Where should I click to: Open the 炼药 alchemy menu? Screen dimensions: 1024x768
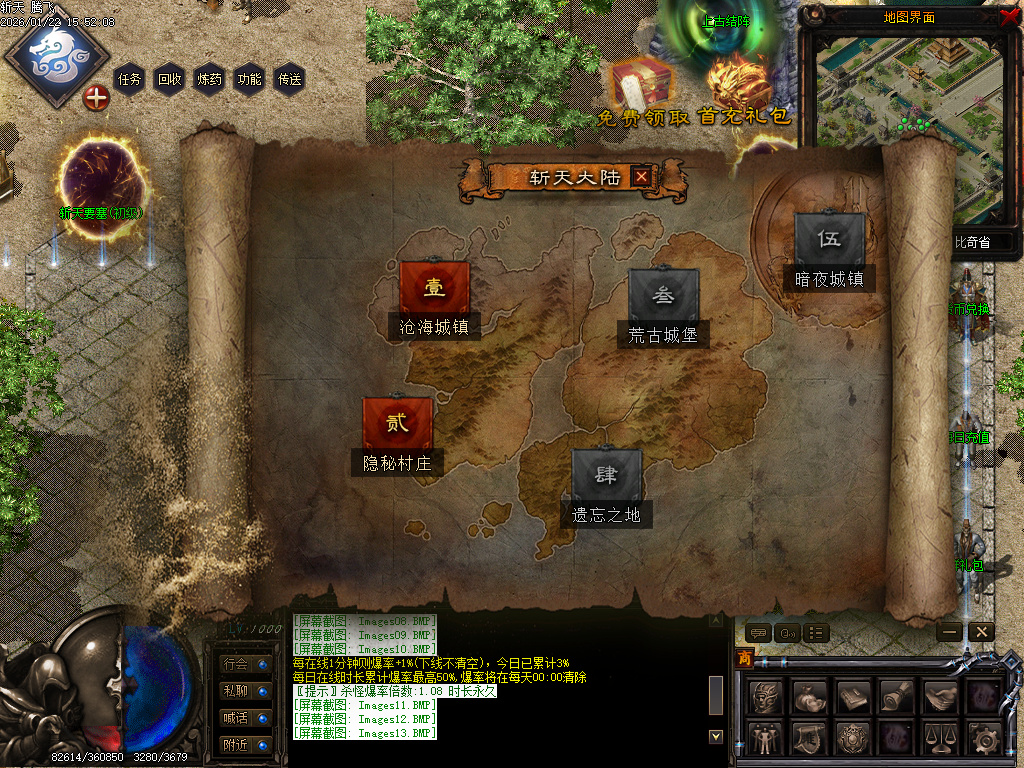(x=210, y=79)
